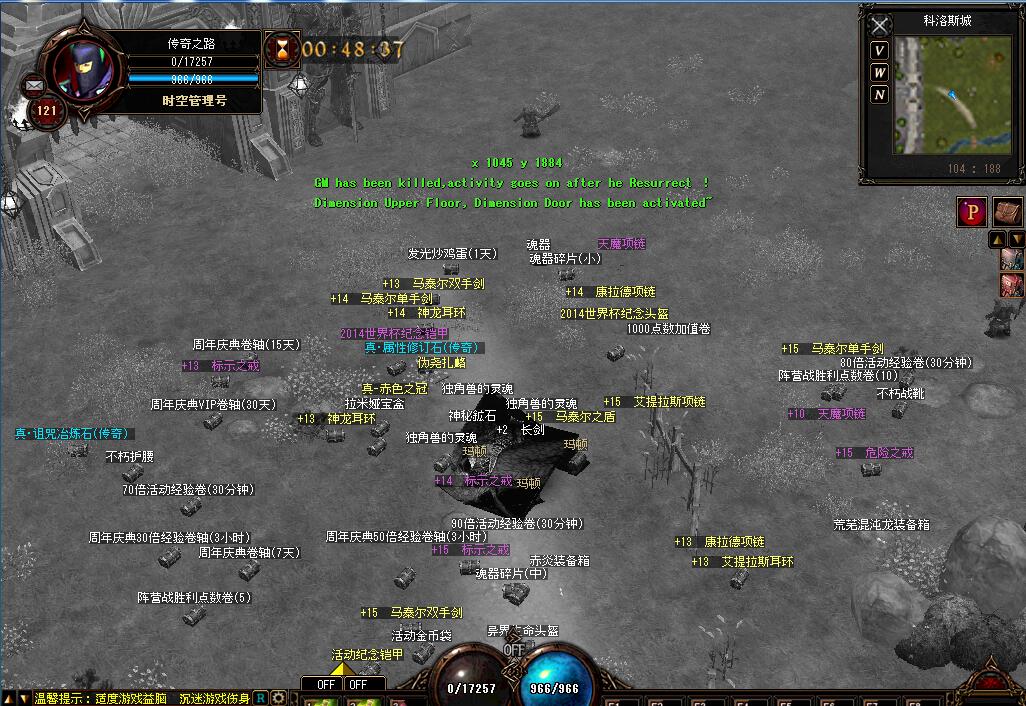Click the hooded character portrait
Viewport: 1026px width, 706px height.
click(83, 70)
